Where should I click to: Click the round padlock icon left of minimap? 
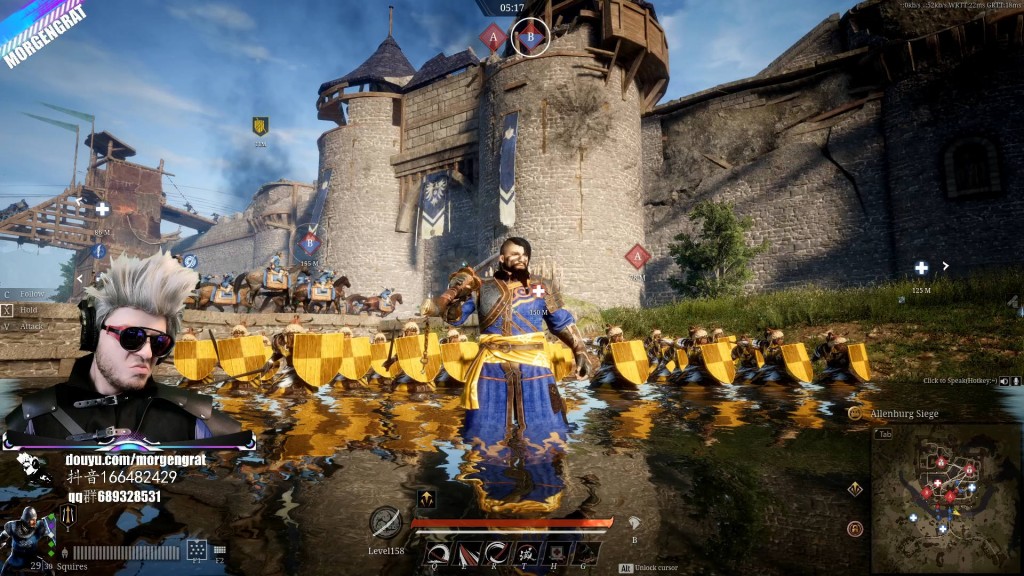click(855, 529)
